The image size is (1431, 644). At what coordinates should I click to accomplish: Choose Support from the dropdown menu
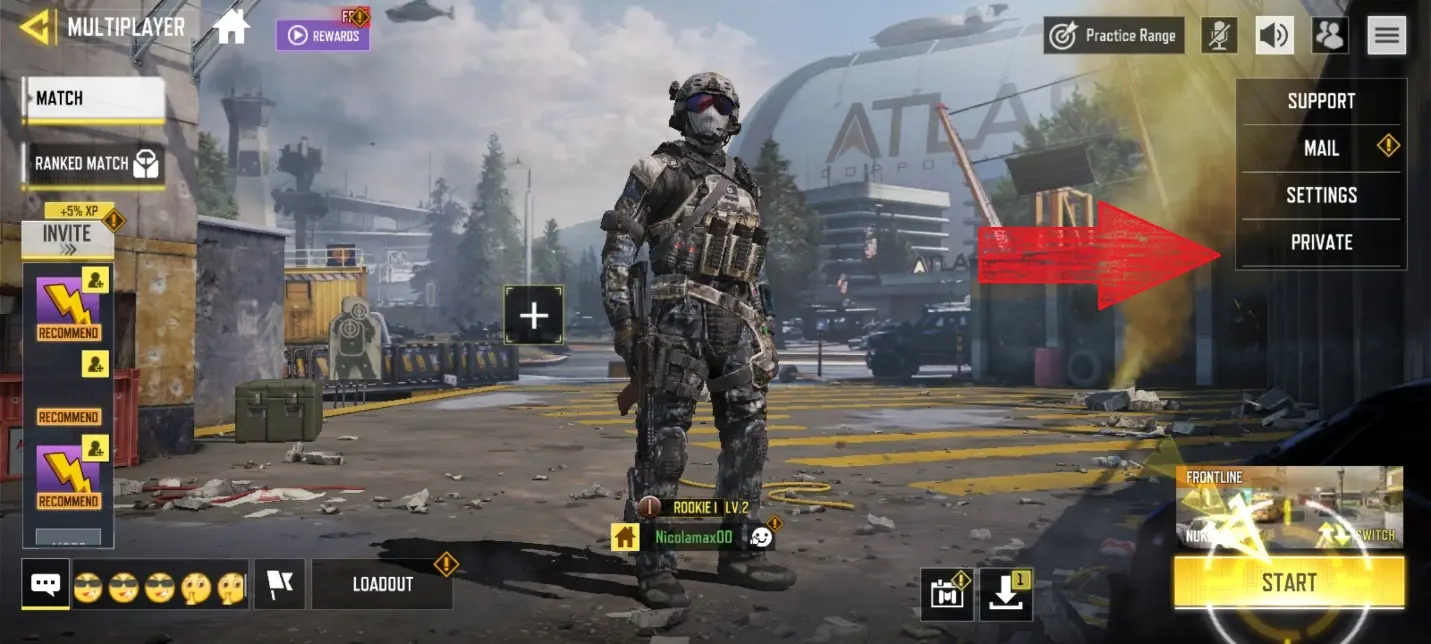click(x=1321, y=101)
